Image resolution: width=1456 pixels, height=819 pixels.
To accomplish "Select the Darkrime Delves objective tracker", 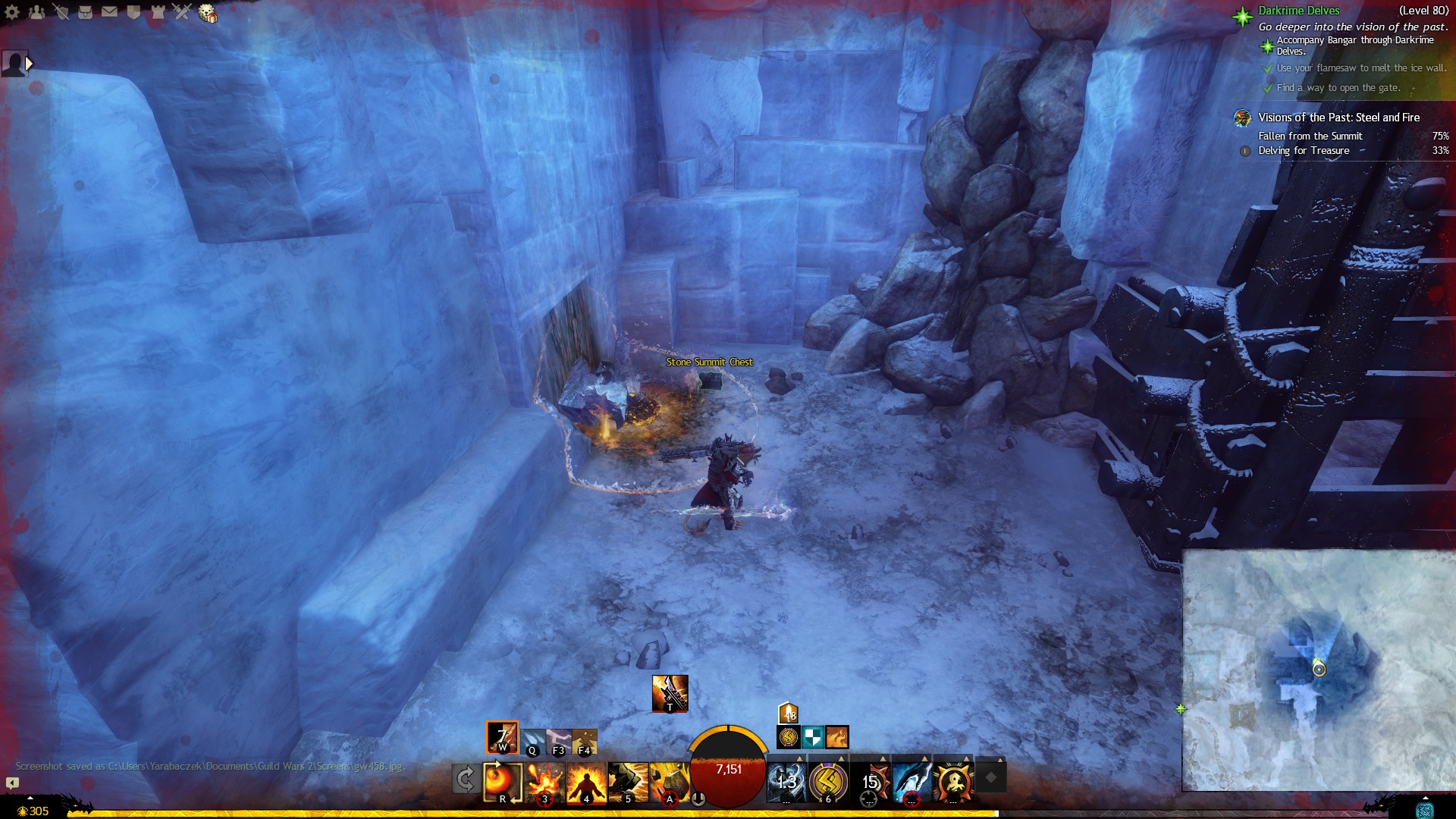I will (1298, 11).
